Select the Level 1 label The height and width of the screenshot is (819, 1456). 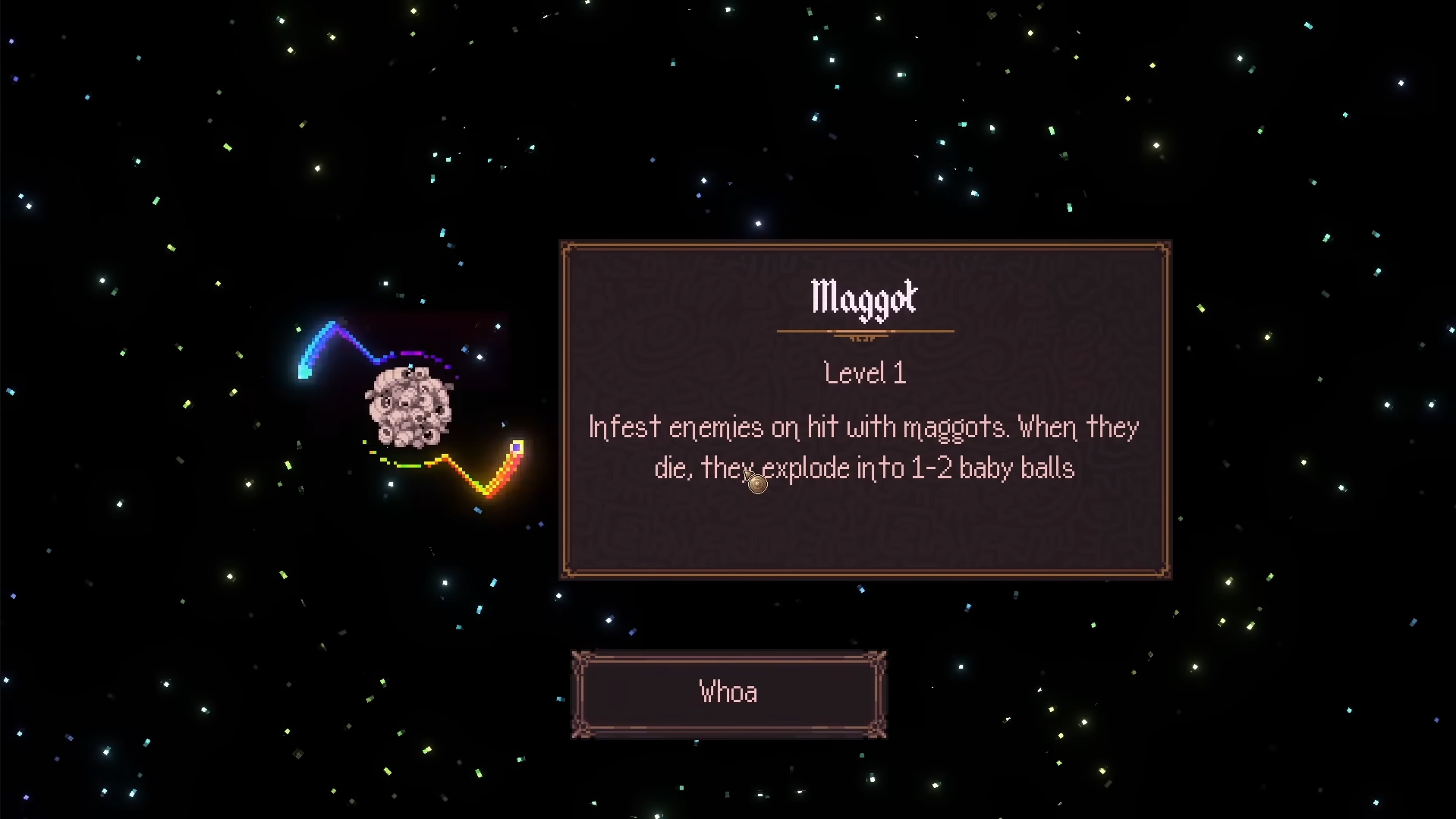[864, 372]
